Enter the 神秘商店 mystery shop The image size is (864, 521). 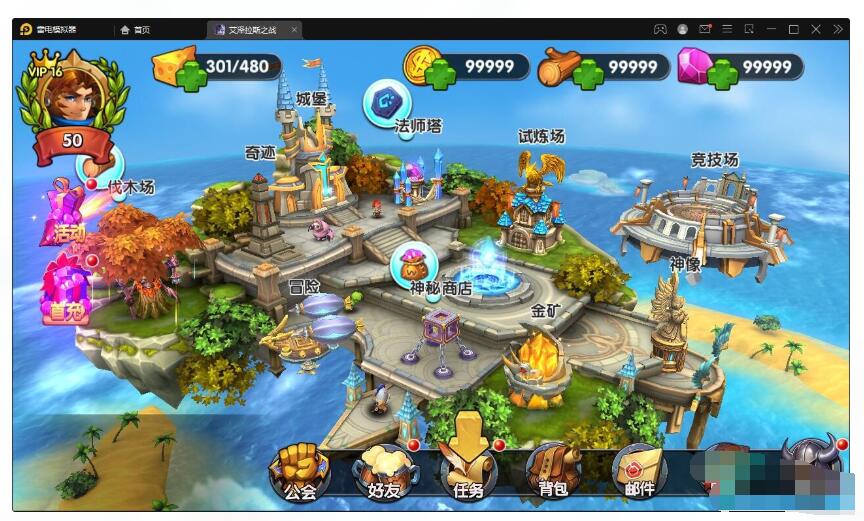[413, 265]
